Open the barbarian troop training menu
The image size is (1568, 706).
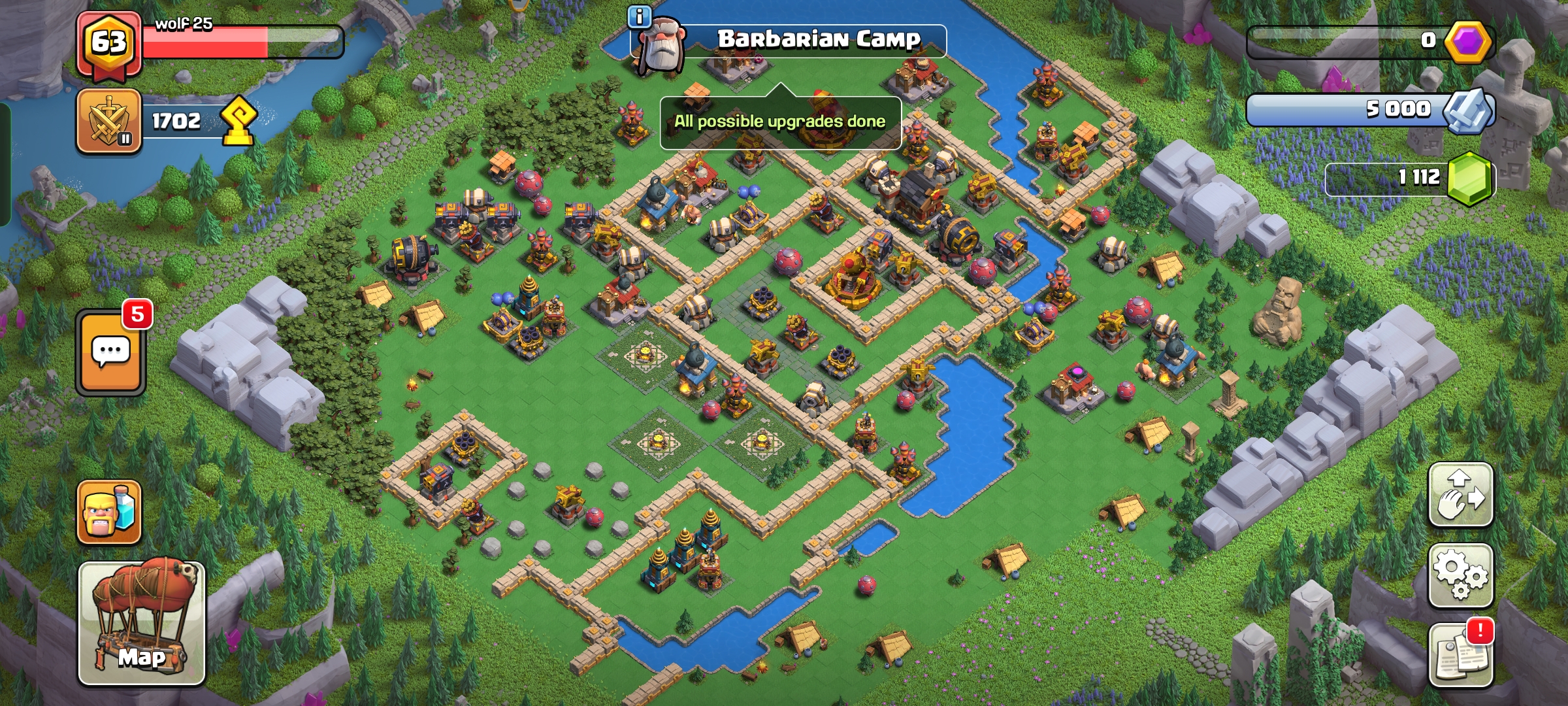click(x=109, y=512)
